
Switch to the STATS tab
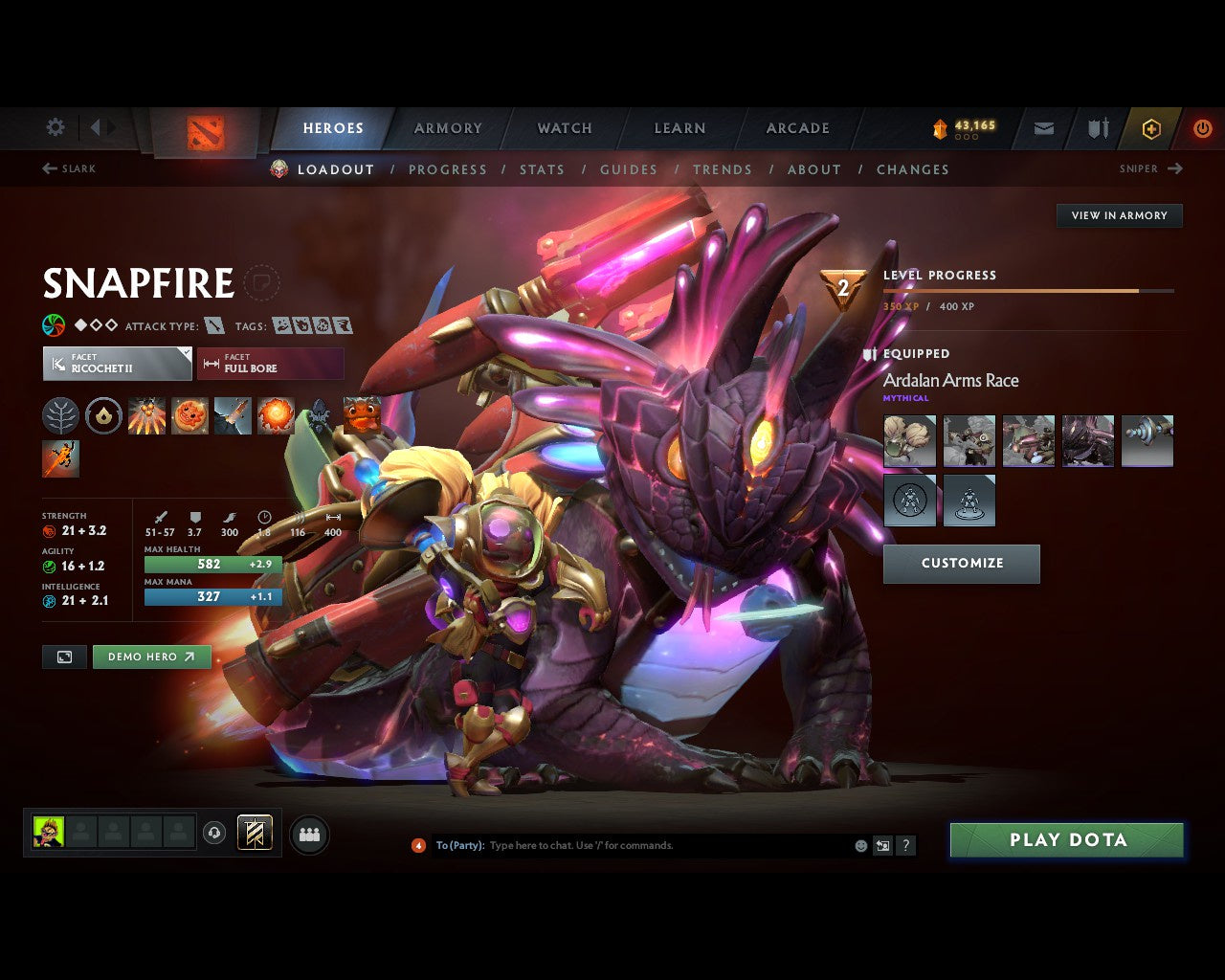pos(542,169)
